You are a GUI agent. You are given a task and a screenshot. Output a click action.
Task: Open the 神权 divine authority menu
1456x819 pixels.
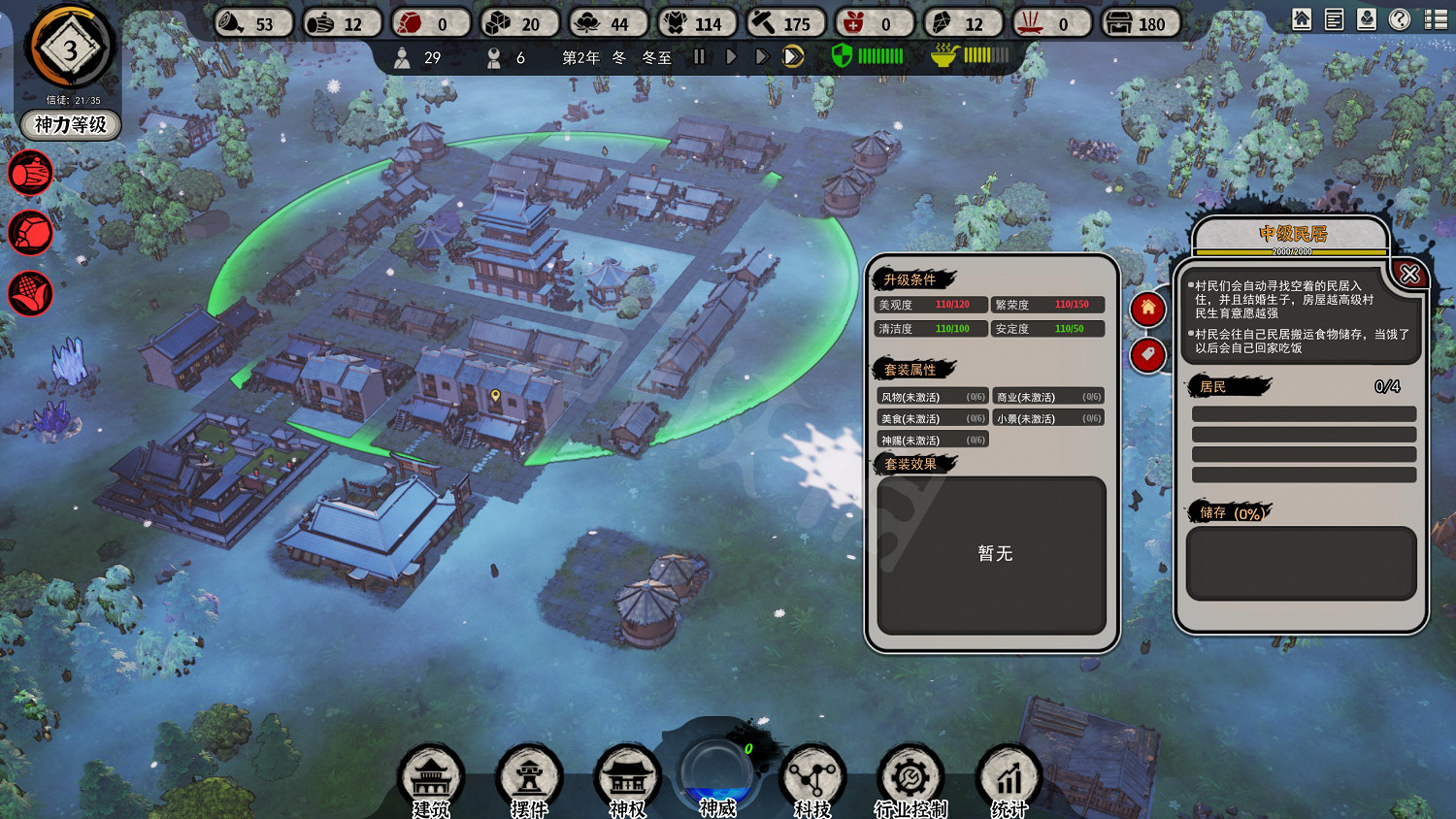[627, 778]
